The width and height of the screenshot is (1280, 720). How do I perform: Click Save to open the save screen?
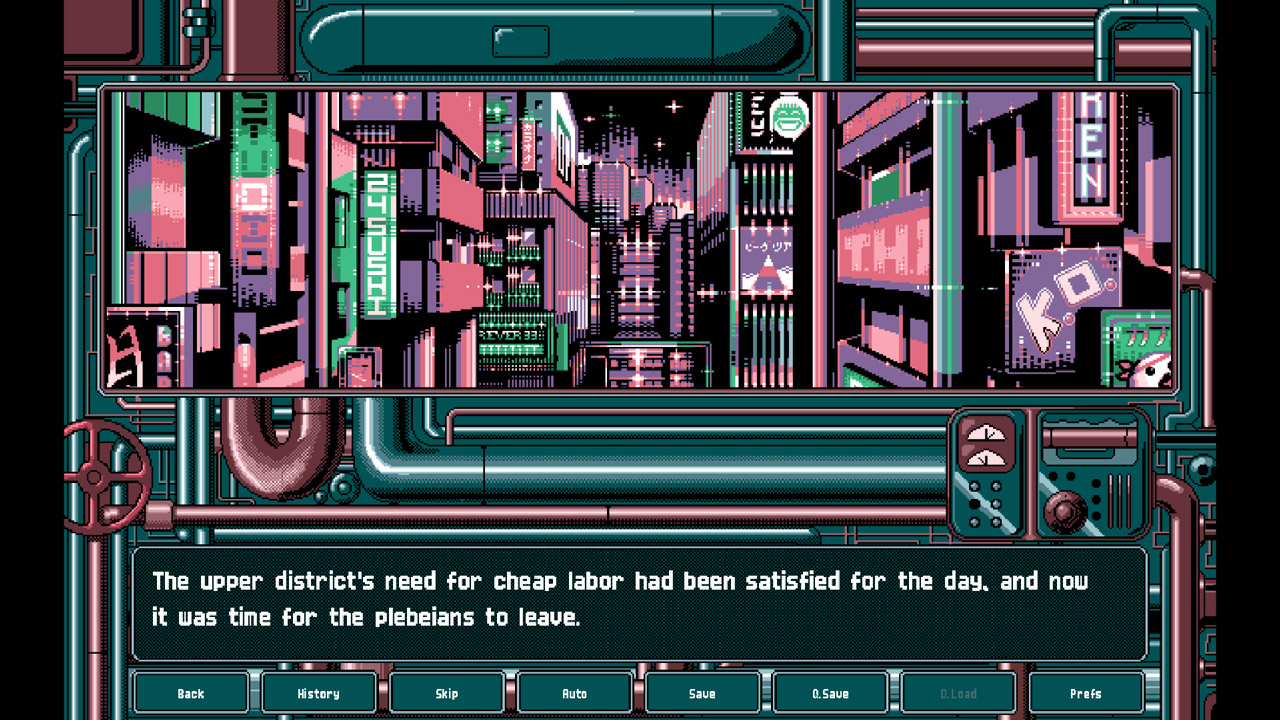click(x=703, y=692)
